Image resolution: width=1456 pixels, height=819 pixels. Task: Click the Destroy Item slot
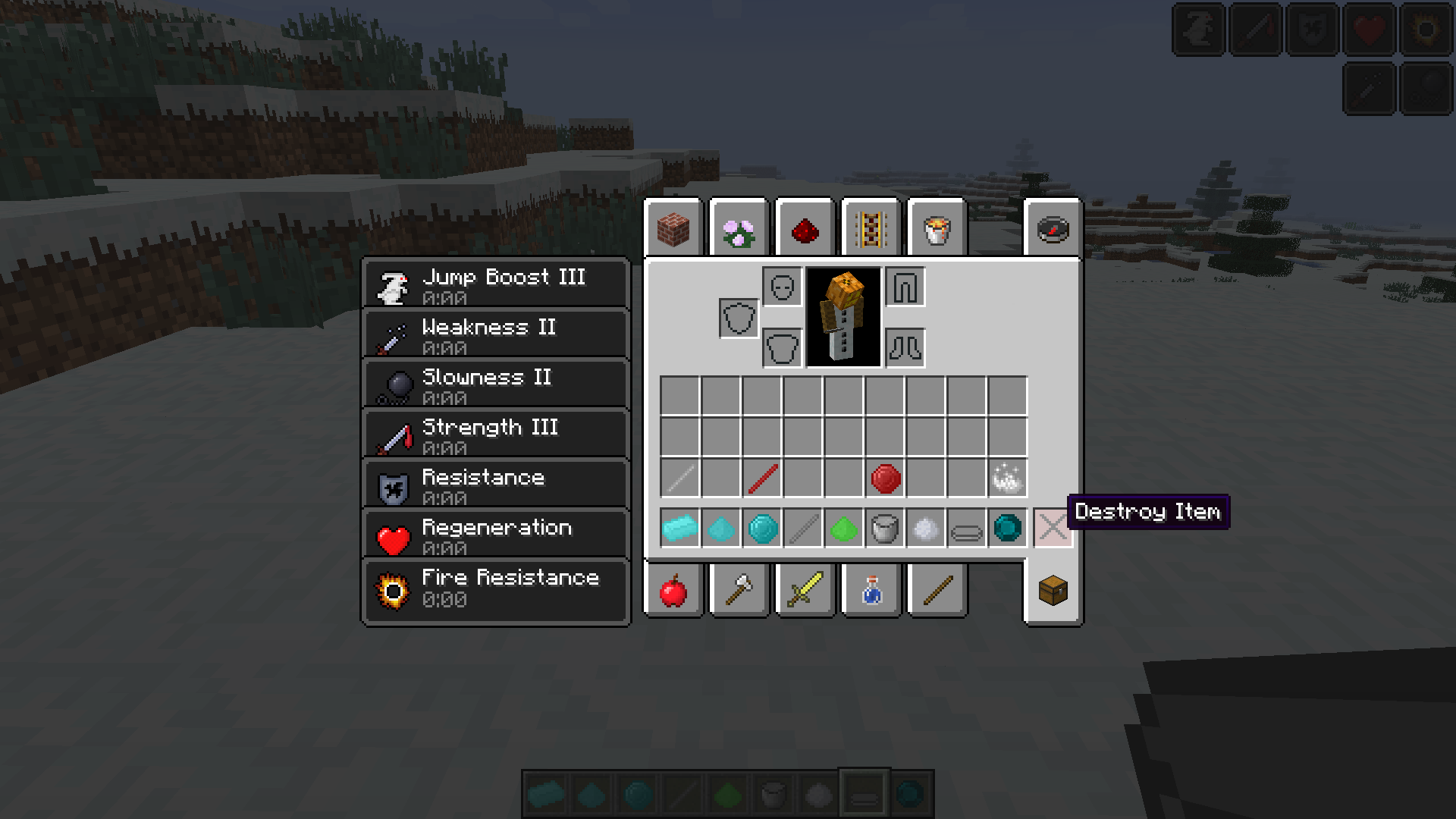(1054, 529)
